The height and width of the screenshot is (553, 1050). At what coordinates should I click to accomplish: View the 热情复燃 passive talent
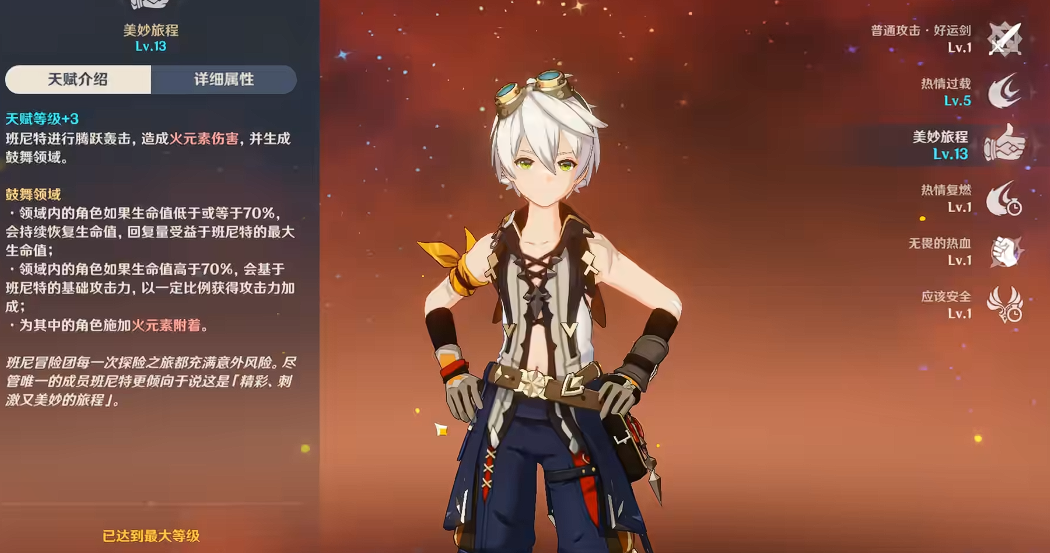pos(1004,198)
